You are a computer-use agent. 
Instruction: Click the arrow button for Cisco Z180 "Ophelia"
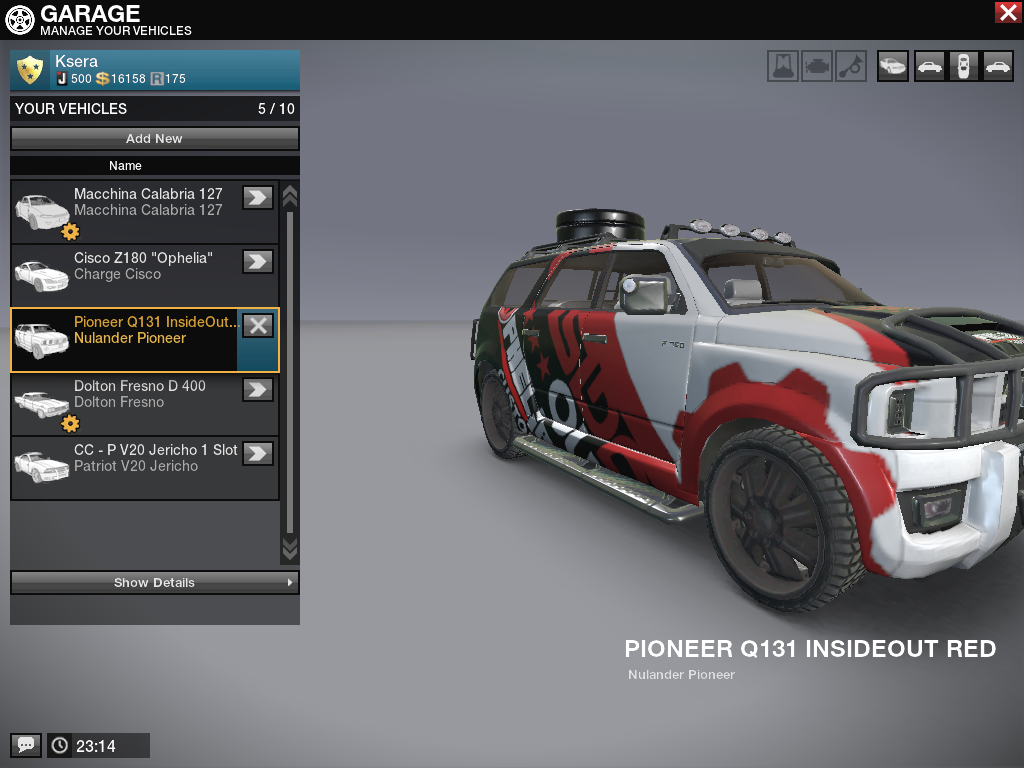pyautogui.click(x=258, y=261)
